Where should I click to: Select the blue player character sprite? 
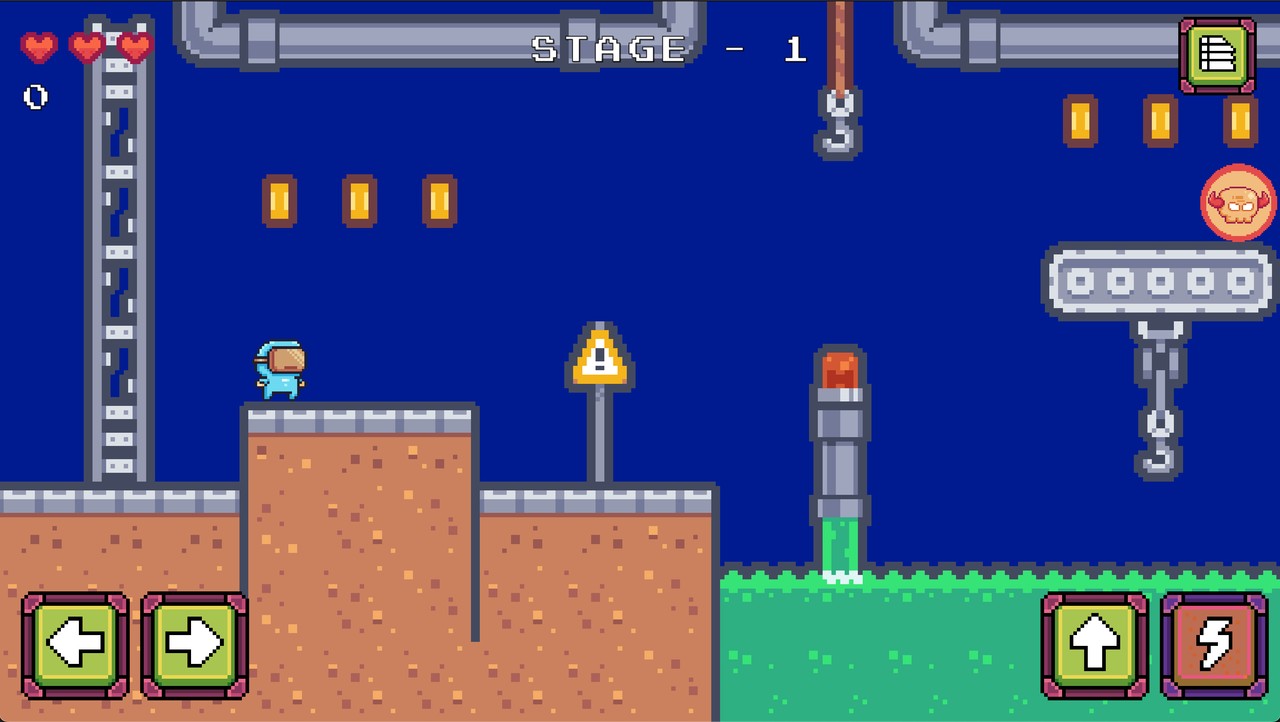(x=280, y=368)
